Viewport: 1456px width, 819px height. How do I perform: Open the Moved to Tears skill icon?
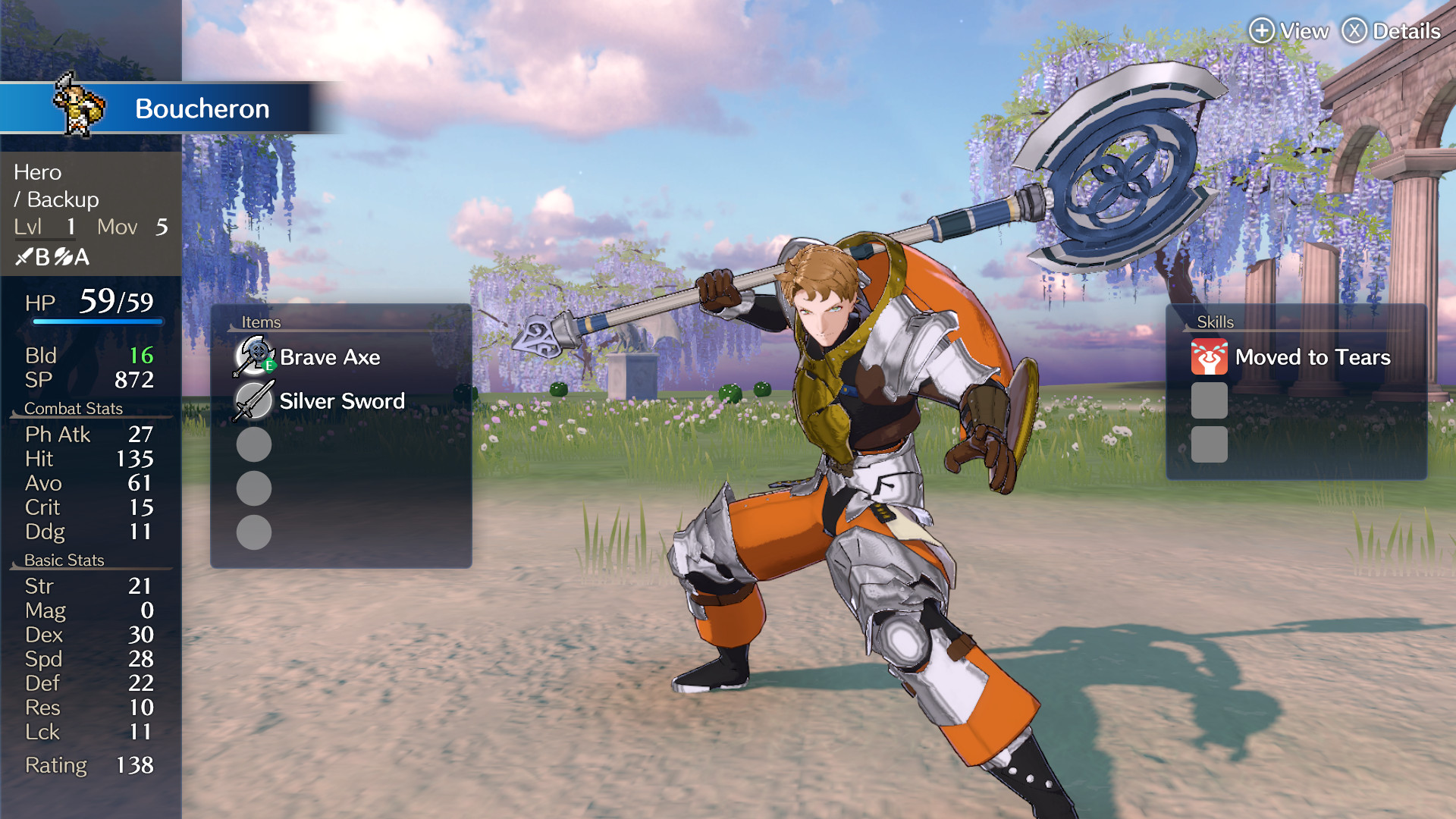(x=1211, y=356)
